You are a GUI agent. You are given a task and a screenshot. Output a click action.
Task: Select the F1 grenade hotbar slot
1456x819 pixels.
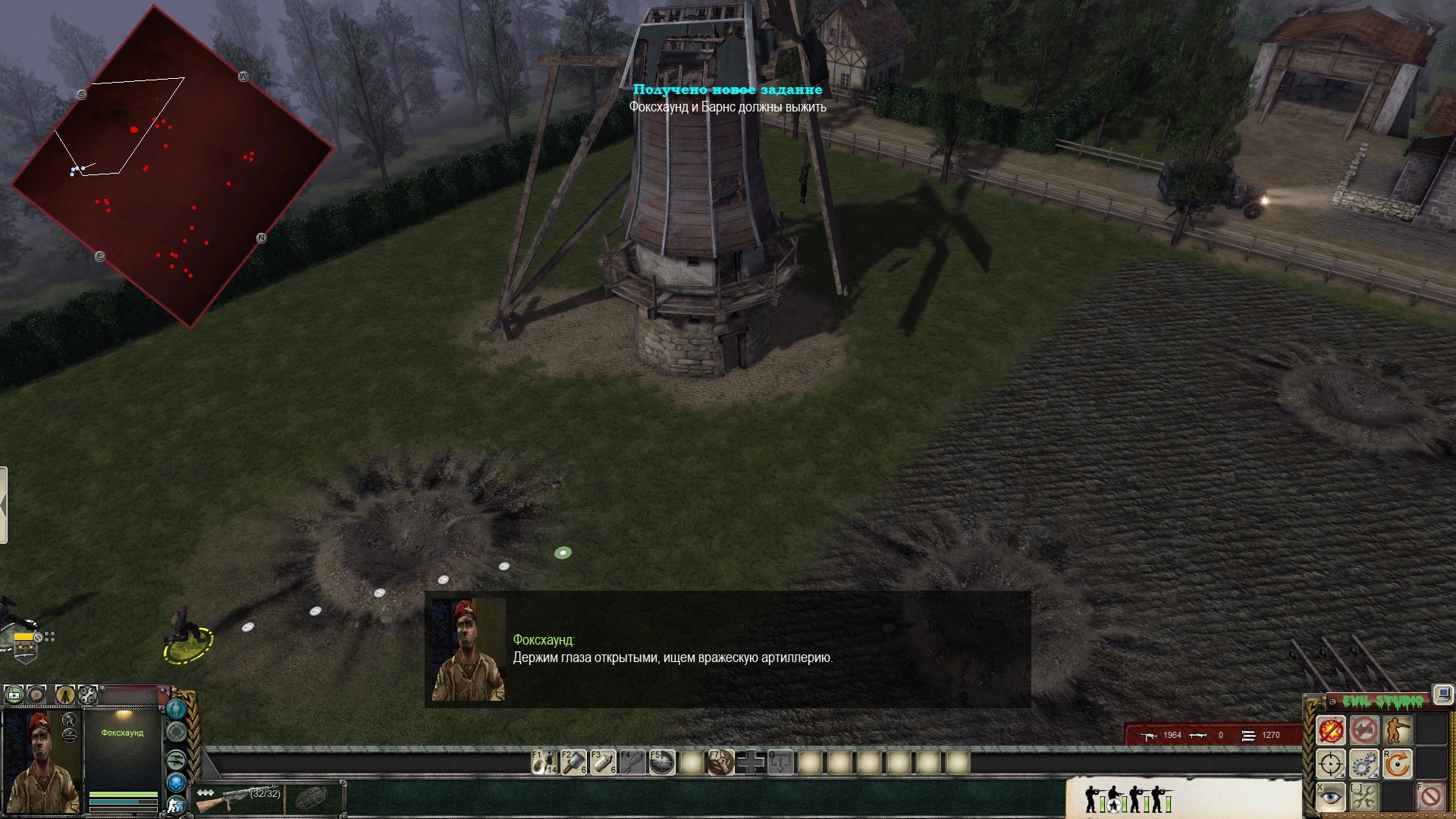coord(544,762)
